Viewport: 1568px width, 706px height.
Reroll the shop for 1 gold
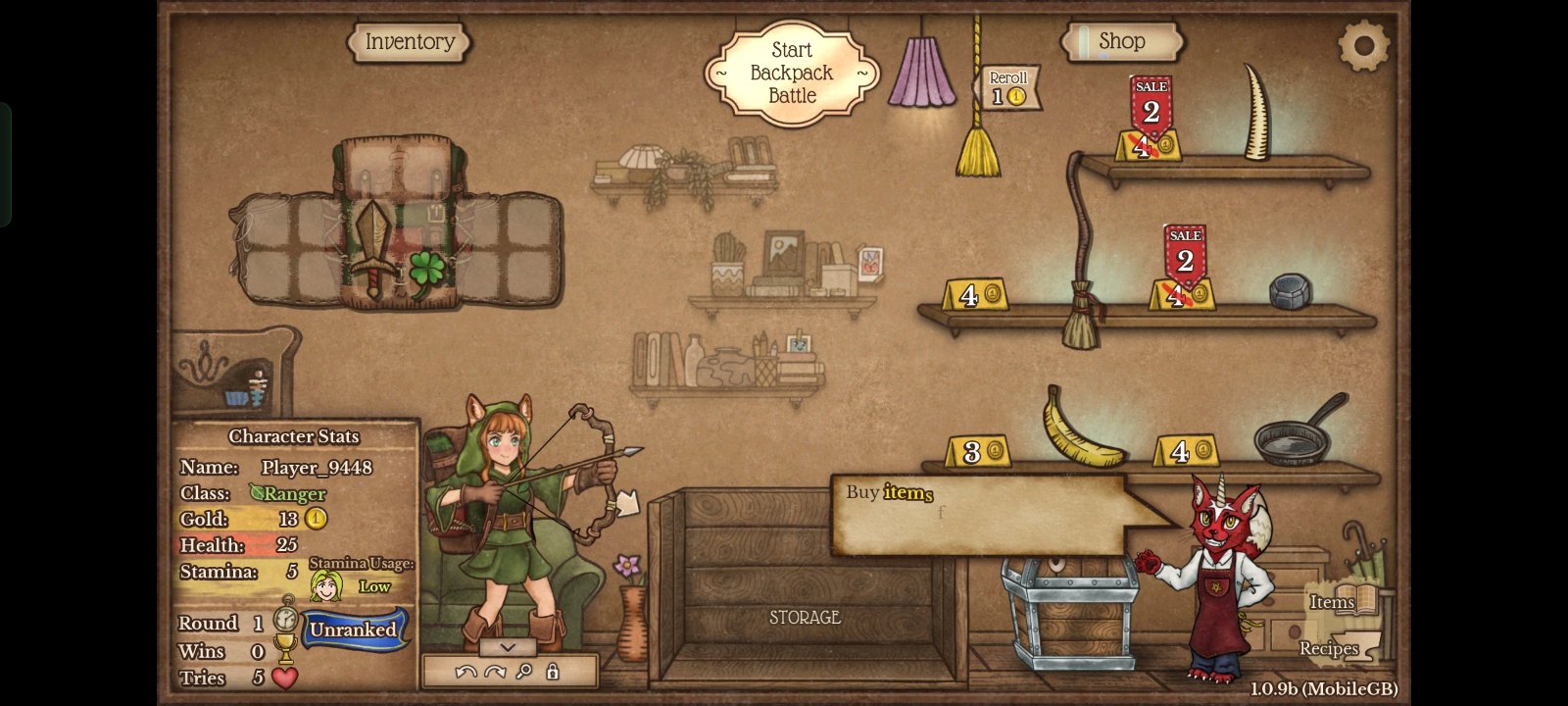[x=1008, y=88]
